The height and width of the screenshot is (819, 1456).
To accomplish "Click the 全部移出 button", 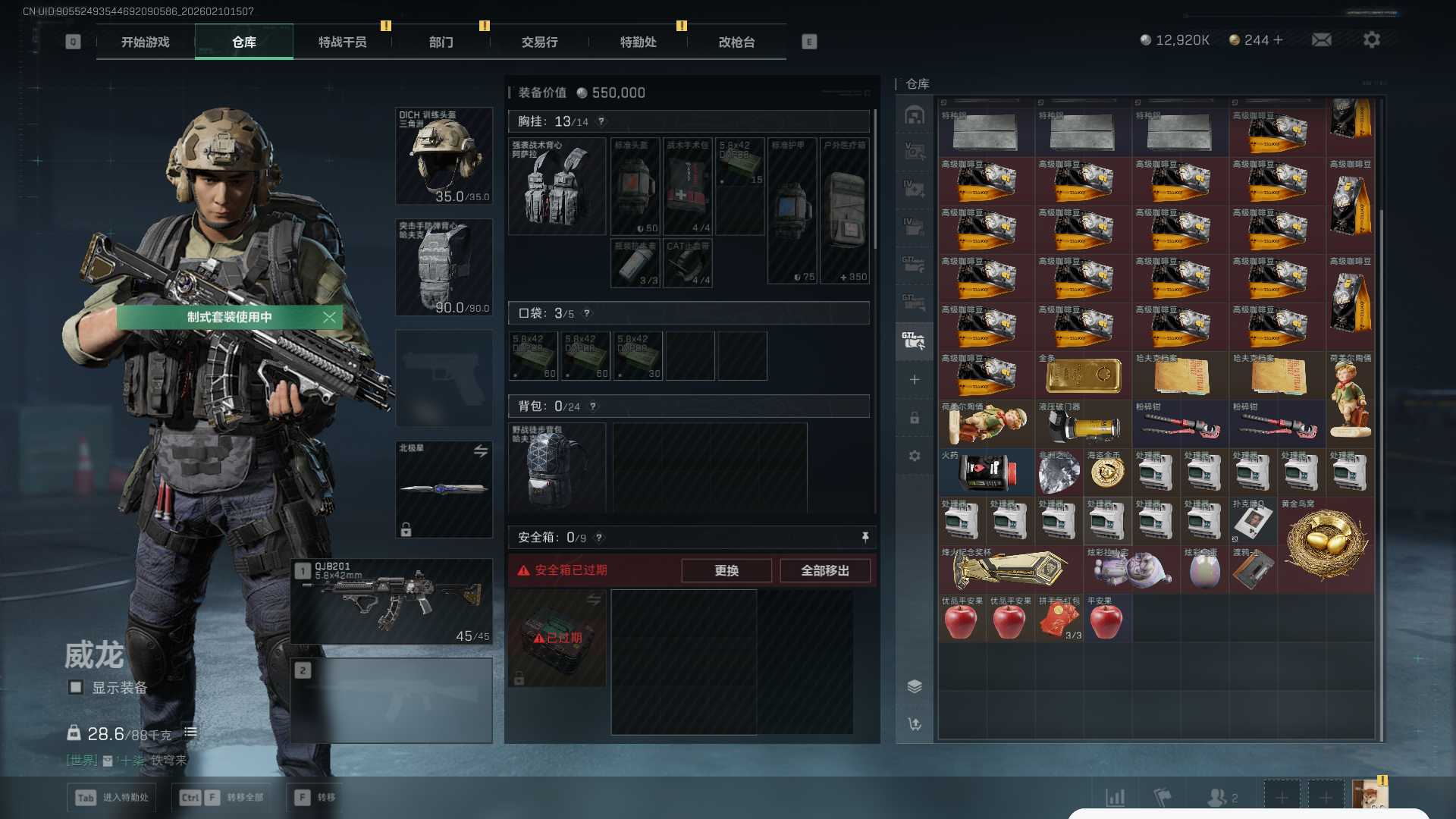I will point(825,570).
